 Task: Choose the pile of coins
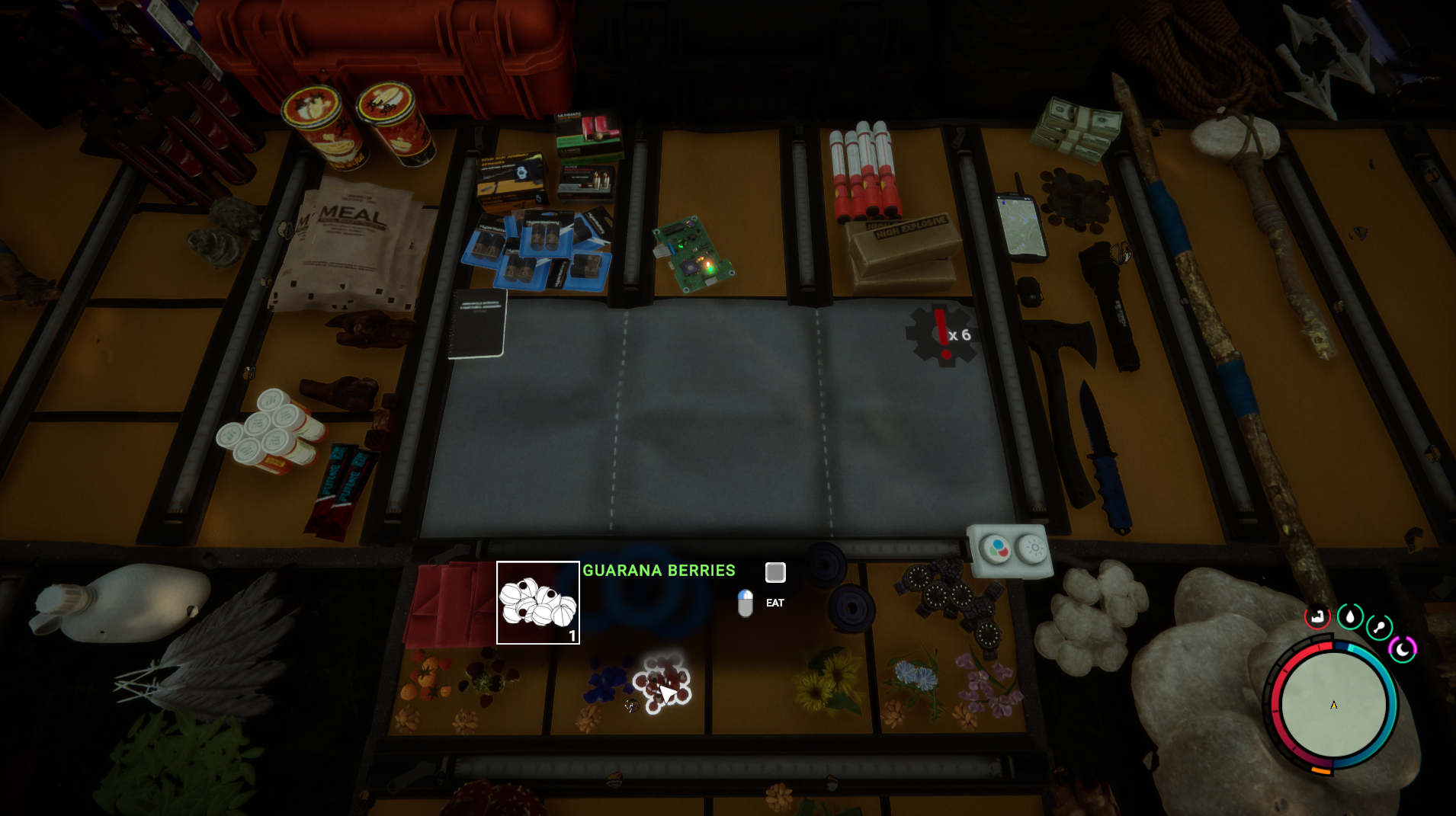coord(1076,200)
